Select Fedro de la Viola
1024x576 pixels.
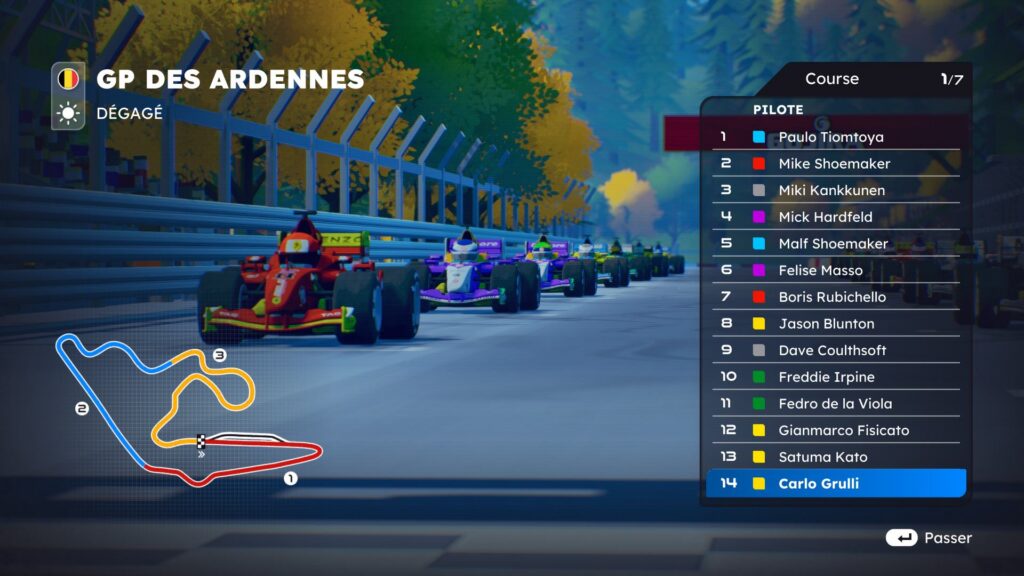click(x=835, y=404)
